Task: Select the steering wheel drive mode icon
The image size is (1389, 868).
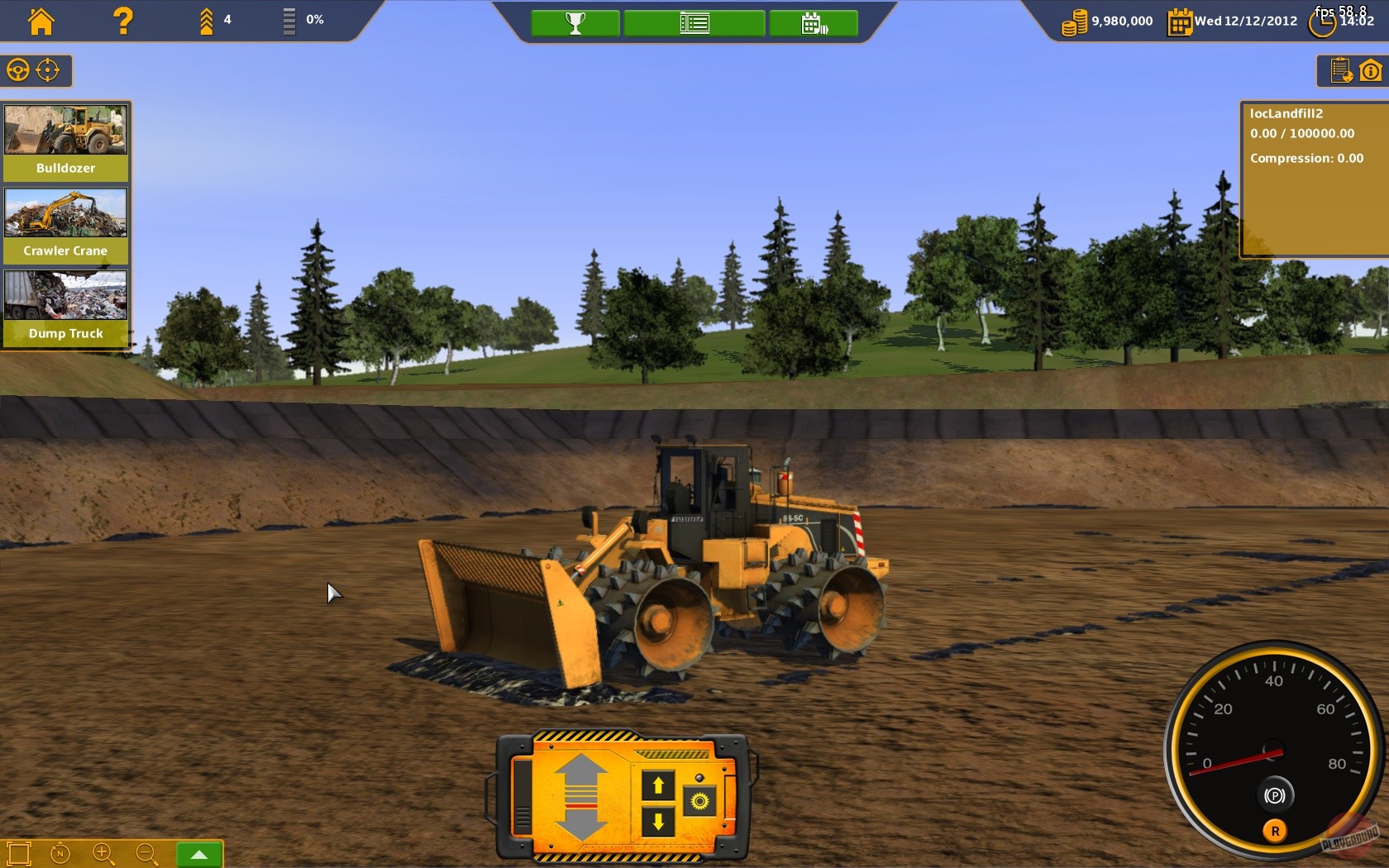Action: tap(17, 70)
